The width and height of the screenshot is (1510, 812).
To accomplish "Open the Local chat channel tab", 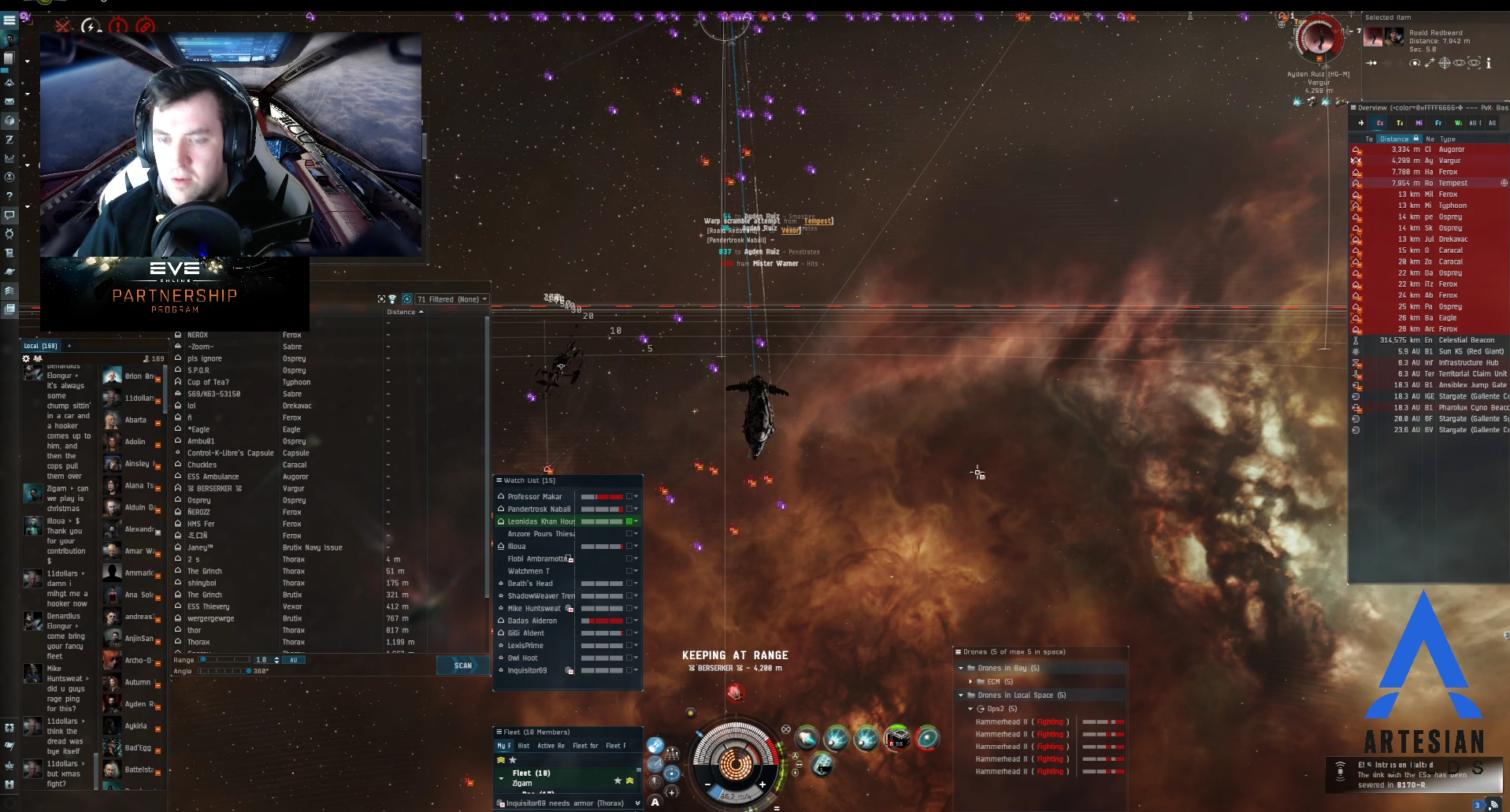I will tap(41, 346).
